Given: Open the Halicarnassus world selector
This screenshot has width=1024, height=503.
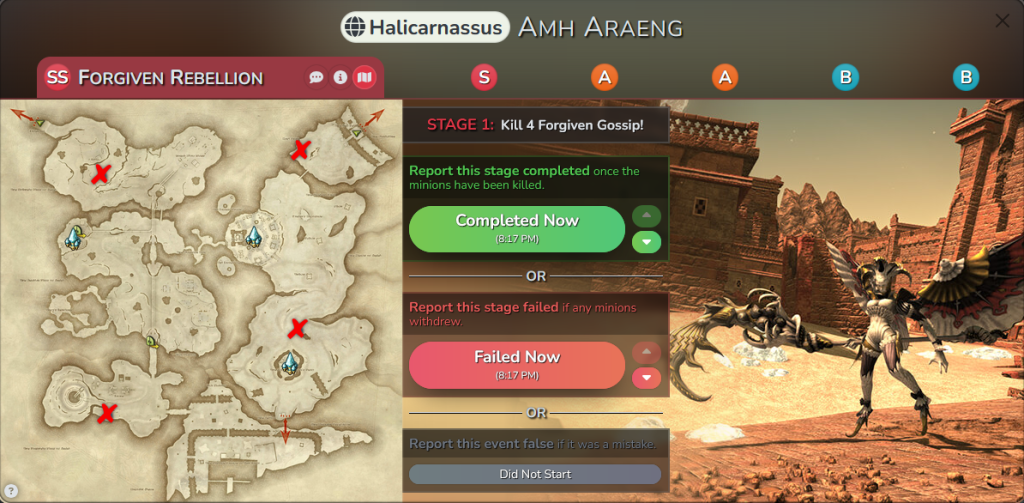Looking at the screenshot, I should pyautogui.click(x=424, y=28).
